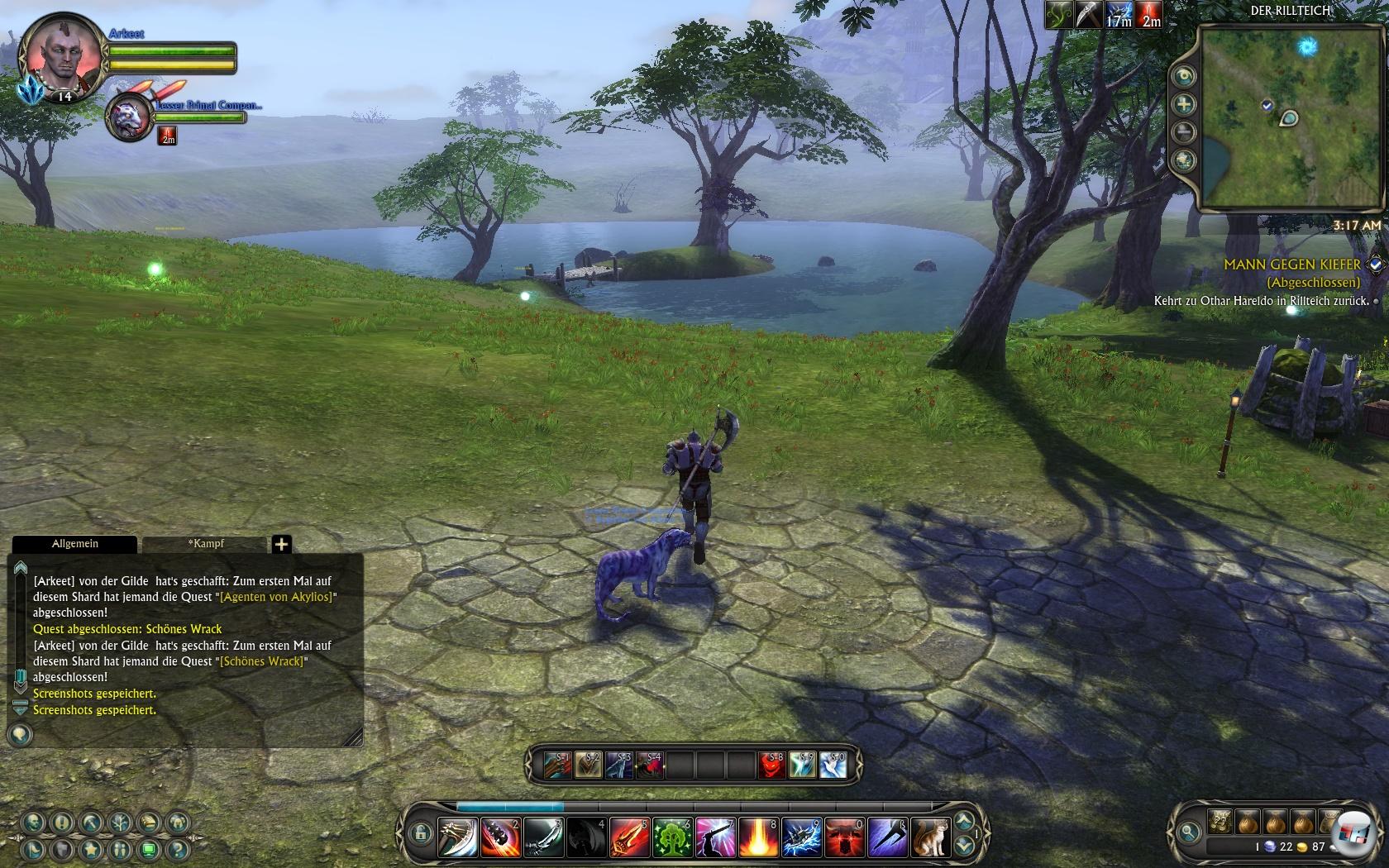Image resolution: width=1389 pixels, height=868 pixels.
Task: Zoom out on the minimap
Action: (x=1184, y=132)
